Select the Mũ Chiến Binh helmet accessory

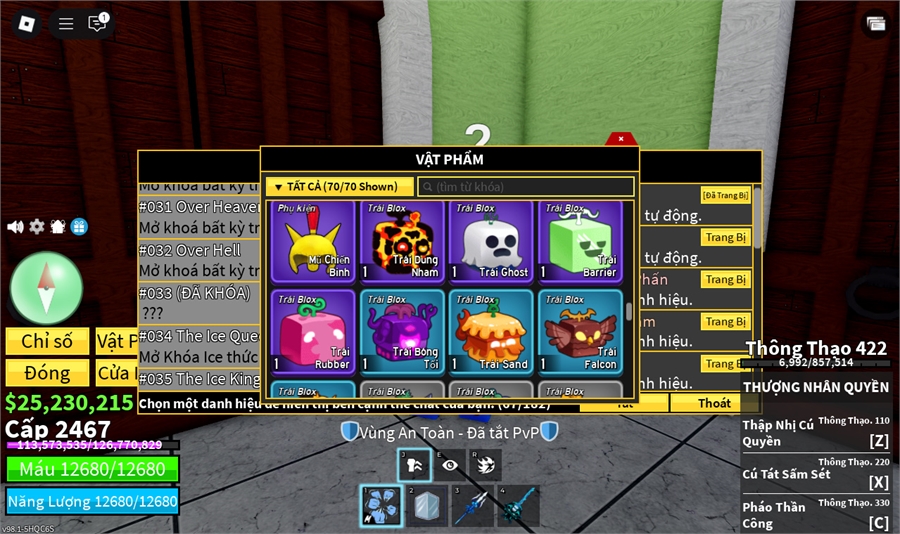pyautogui.click(x=313, y=241)
